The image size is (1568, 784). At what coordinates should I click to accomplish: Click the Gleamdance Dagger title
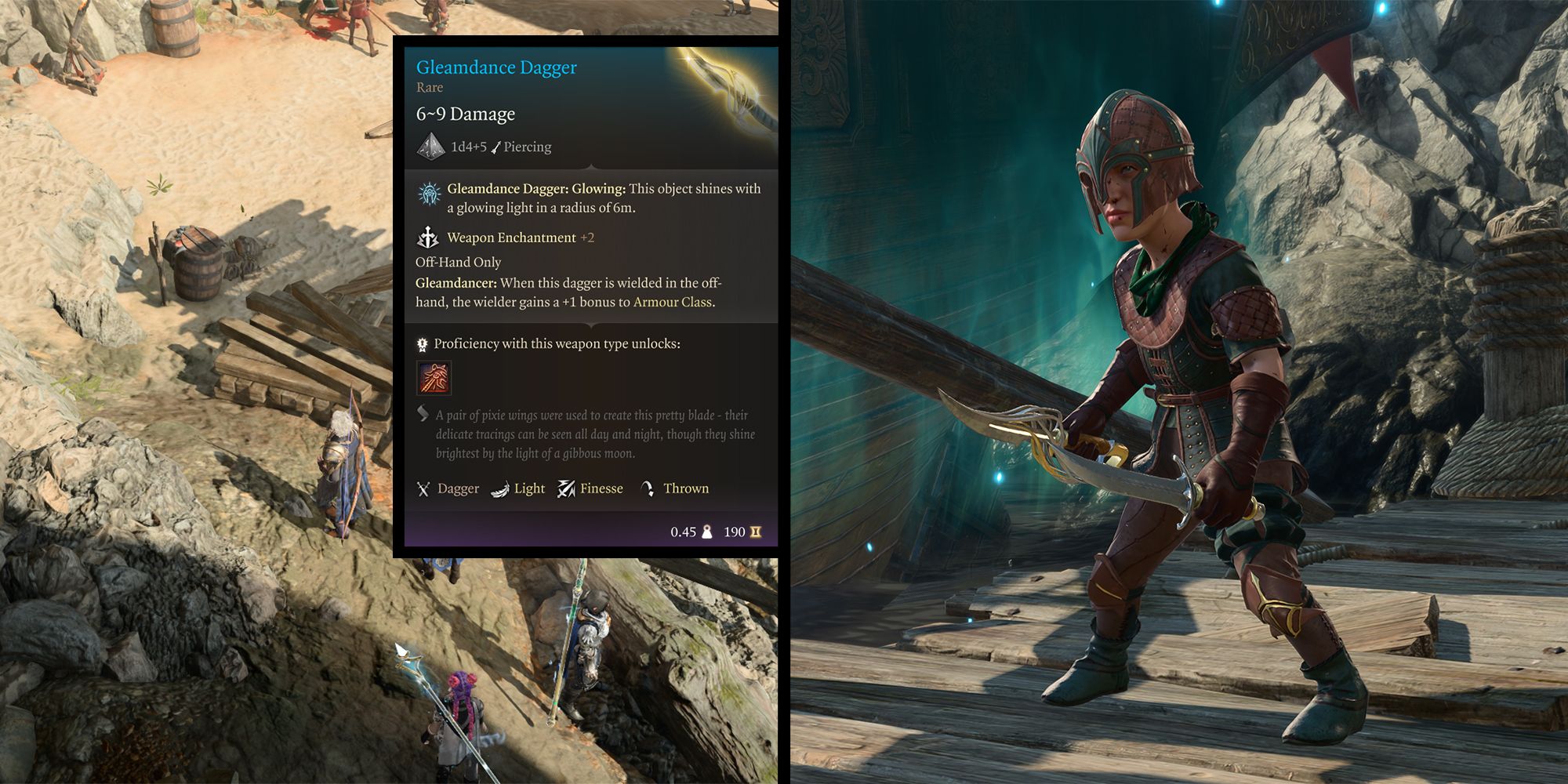(495, 67)
